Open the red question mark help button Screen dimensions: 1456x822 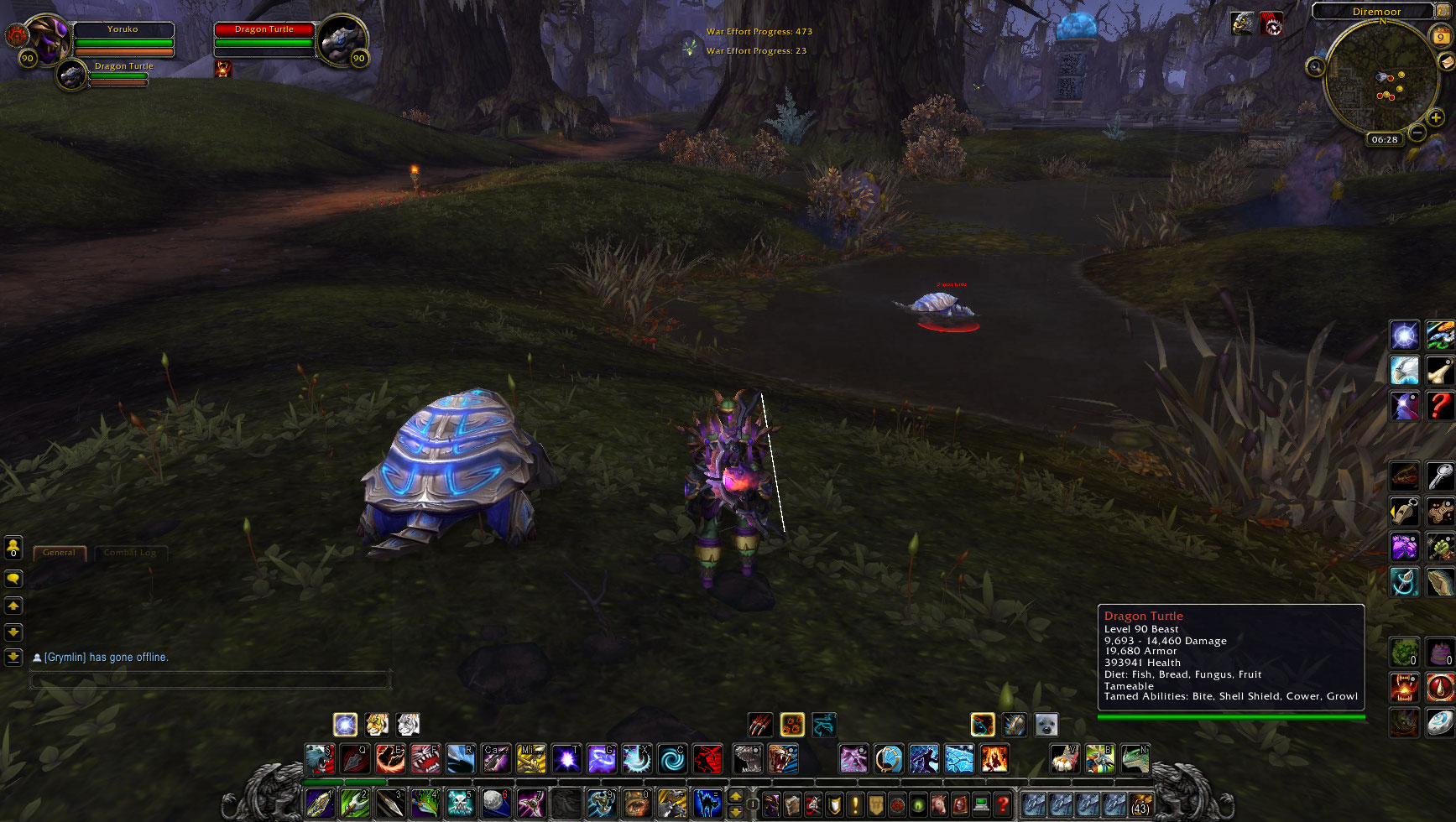pos(1002,804)
